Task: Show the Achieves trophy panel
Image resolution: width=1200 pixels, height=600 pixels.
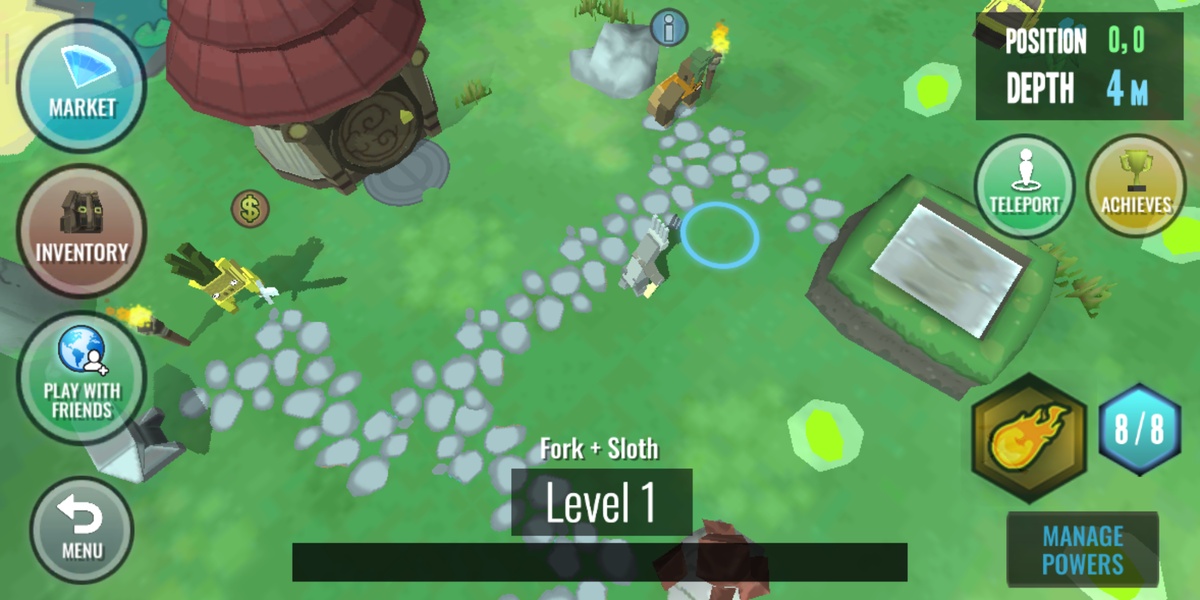Action: pyautogui.click(x=1135, y=186)
